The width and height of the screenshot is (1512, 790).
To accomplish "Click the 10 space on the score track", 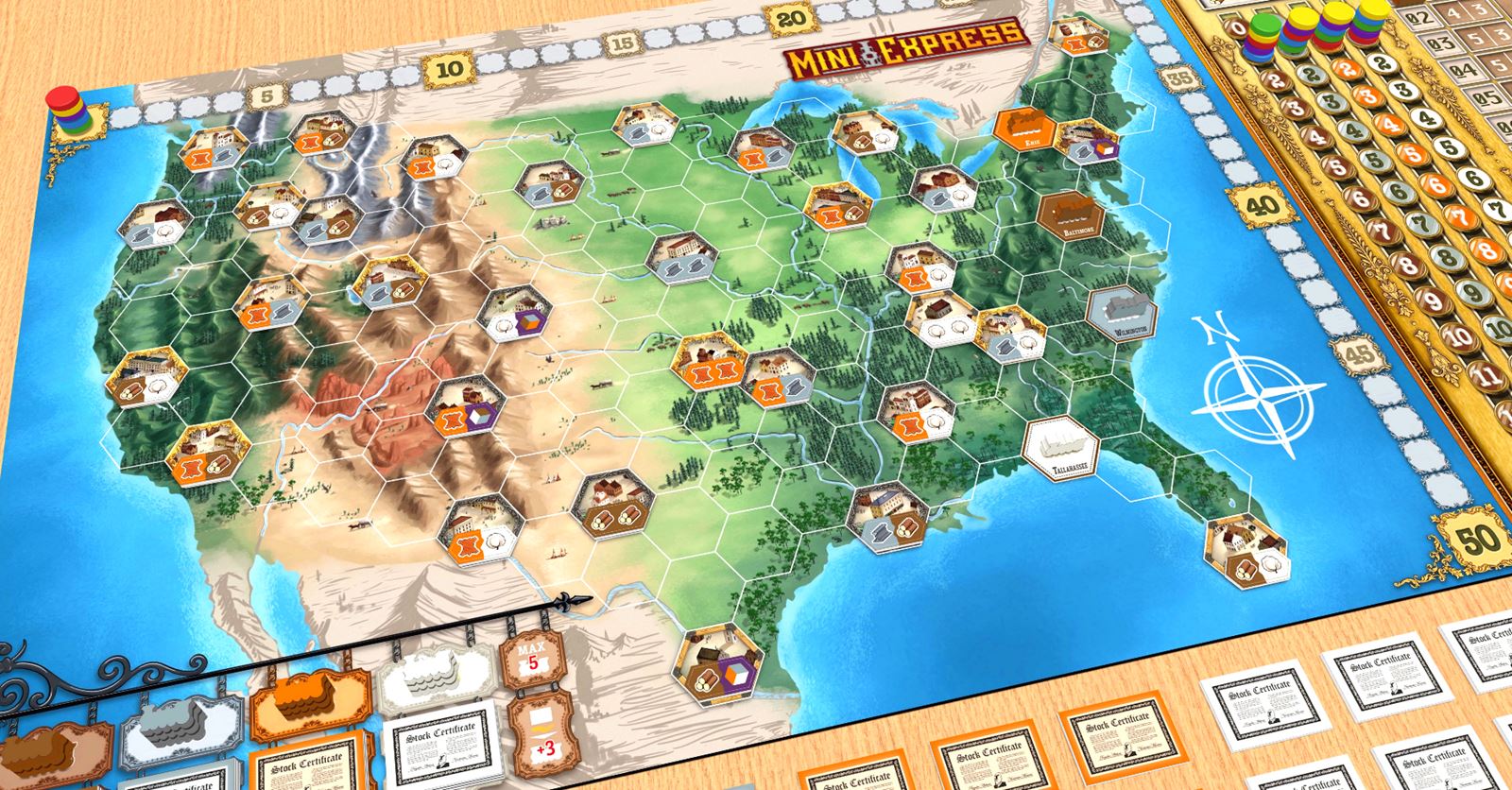I will pos(453,67).
